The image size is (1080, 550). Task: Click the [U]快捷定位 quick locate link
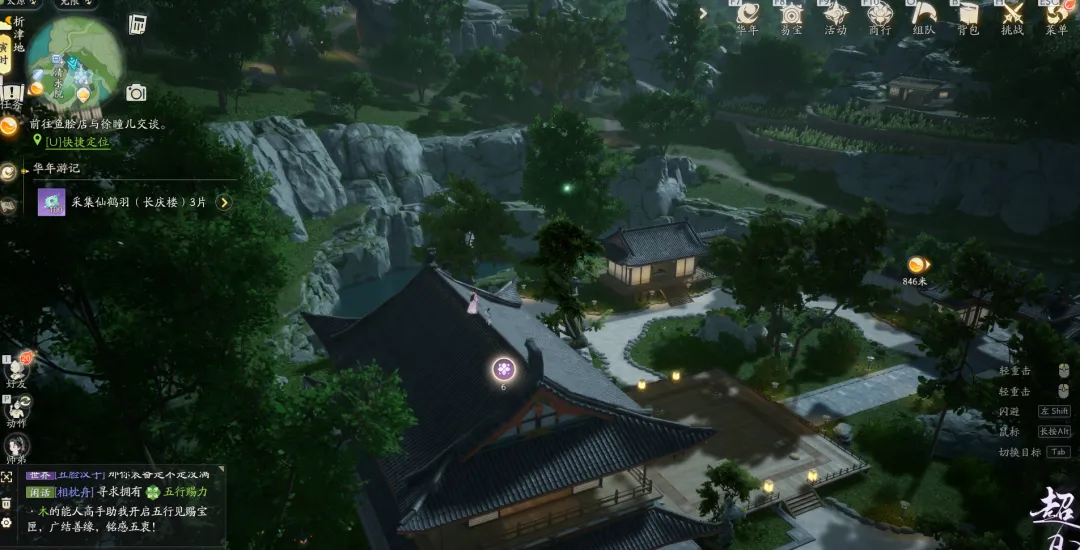click(76, 142)
